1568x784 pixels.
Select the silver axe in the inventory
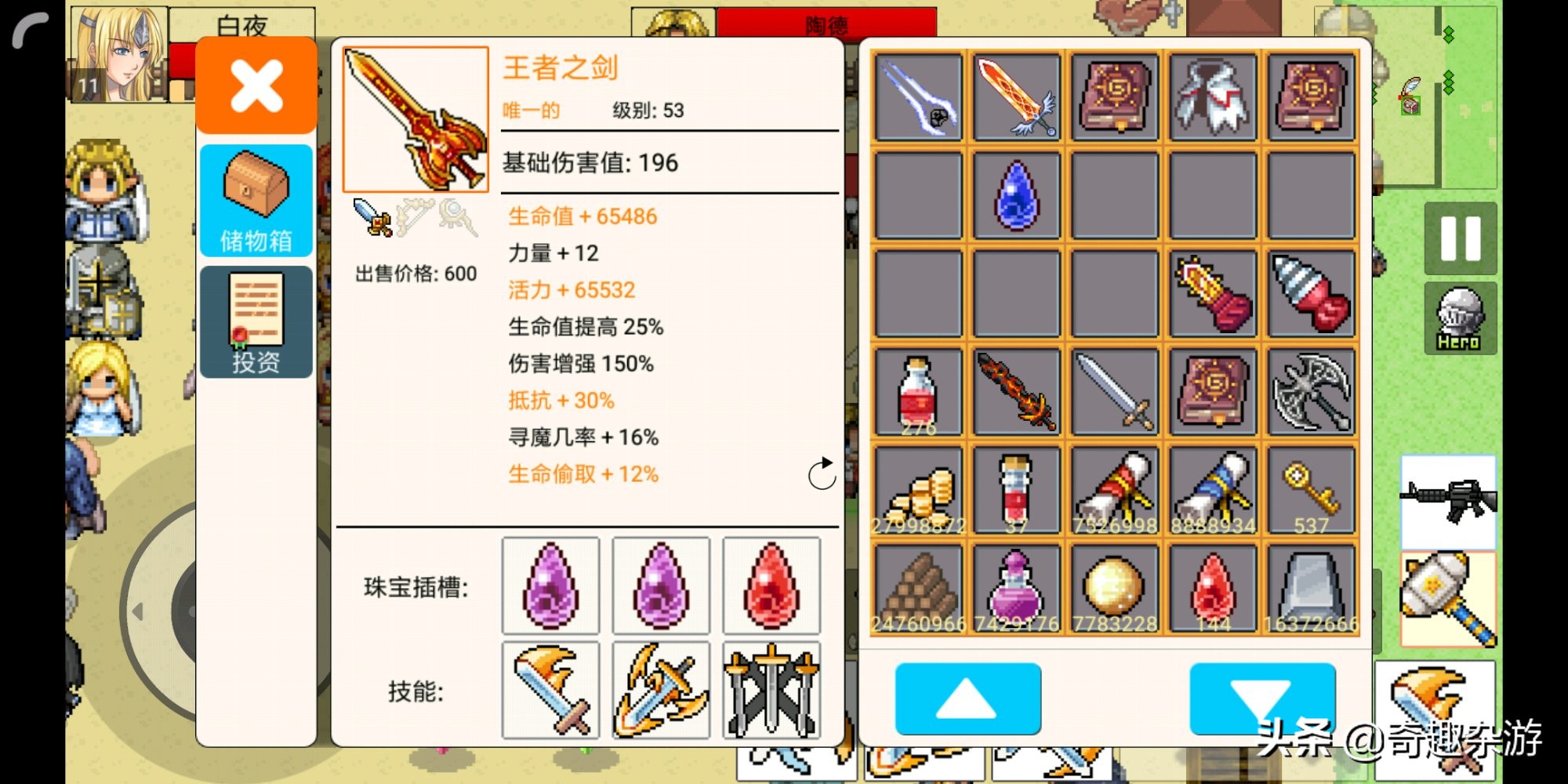(1311, 390)
